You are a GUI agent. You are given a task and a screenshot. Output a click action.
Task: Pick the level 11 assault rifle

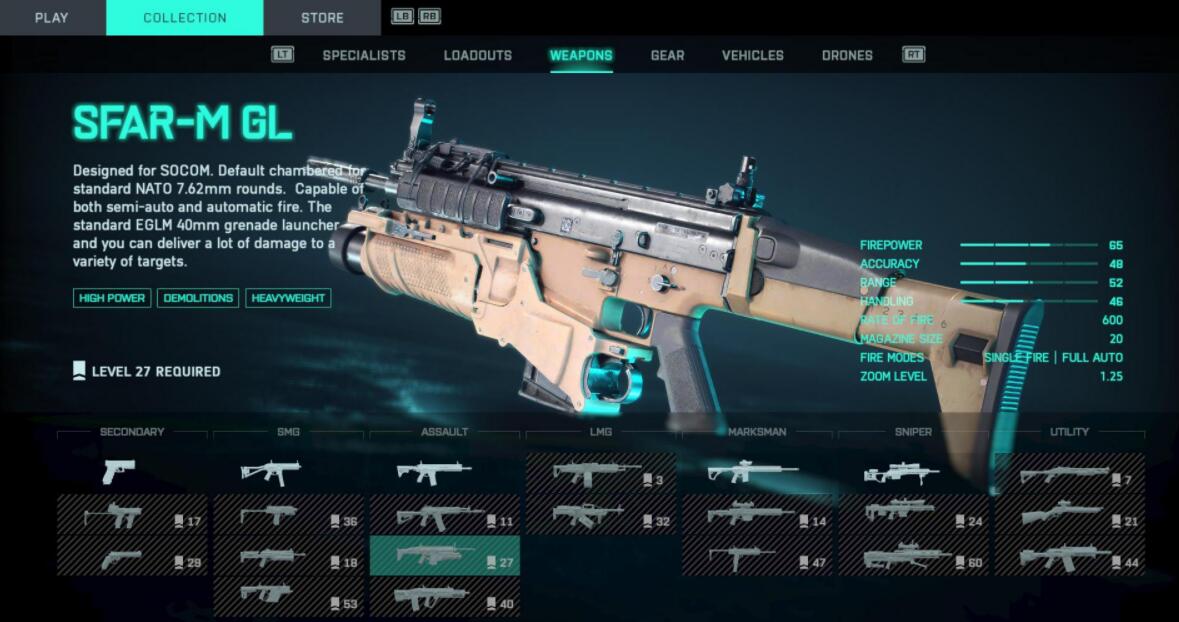tap(444, 515)
